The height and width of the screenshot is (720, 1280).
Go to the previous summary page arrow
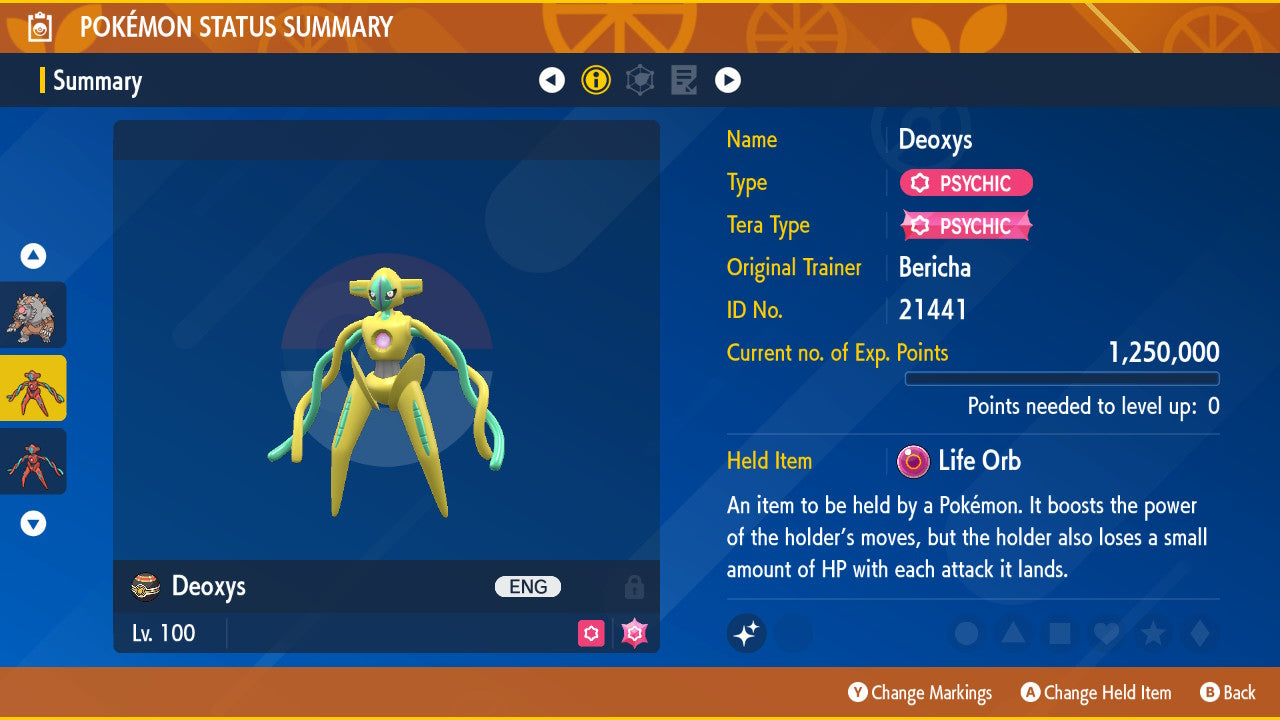pos(552,80)
